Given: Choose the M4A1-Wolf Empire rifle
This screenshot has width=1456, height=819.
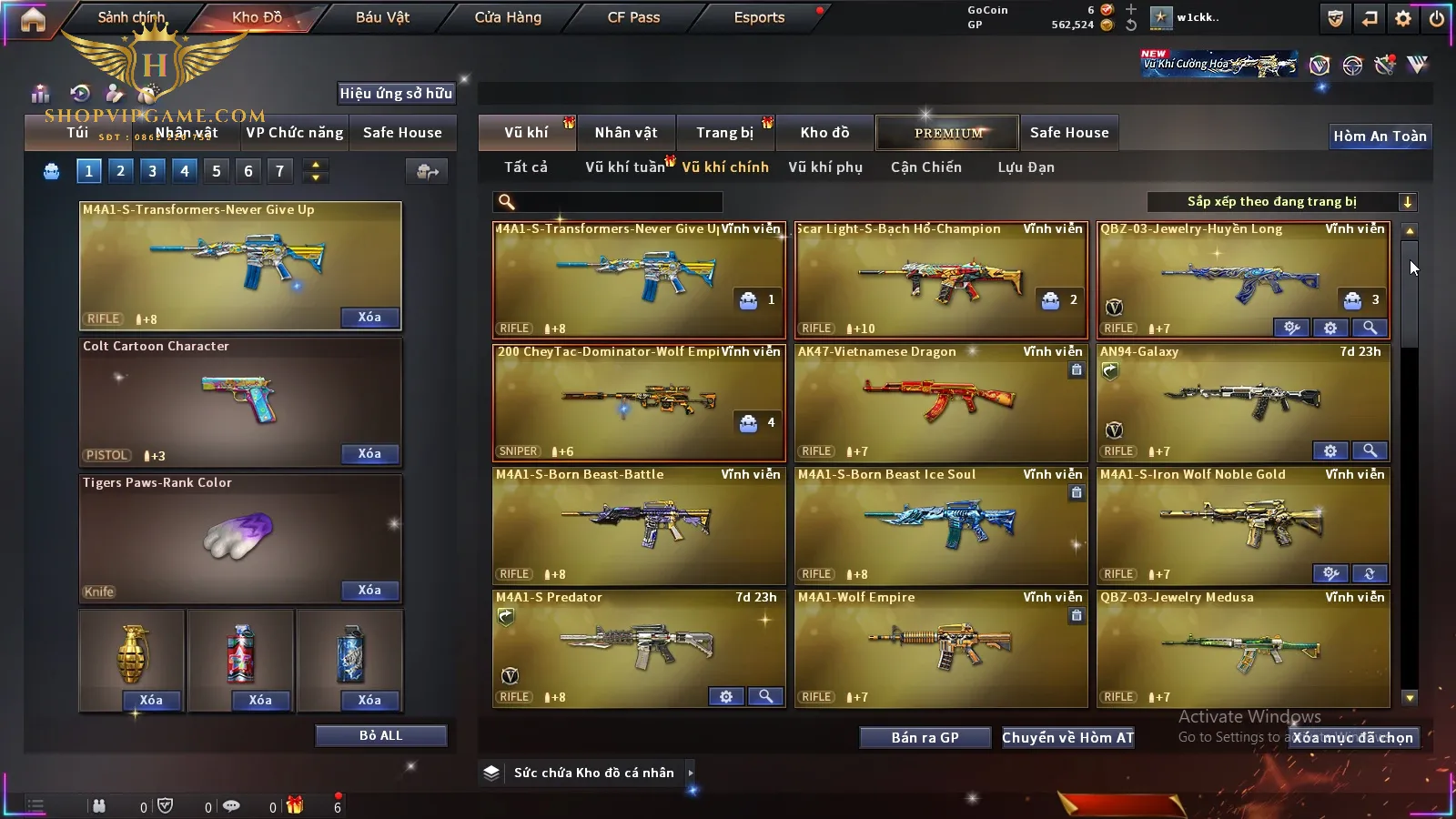Looking at the screenshot, I should (x=941, y=648).
